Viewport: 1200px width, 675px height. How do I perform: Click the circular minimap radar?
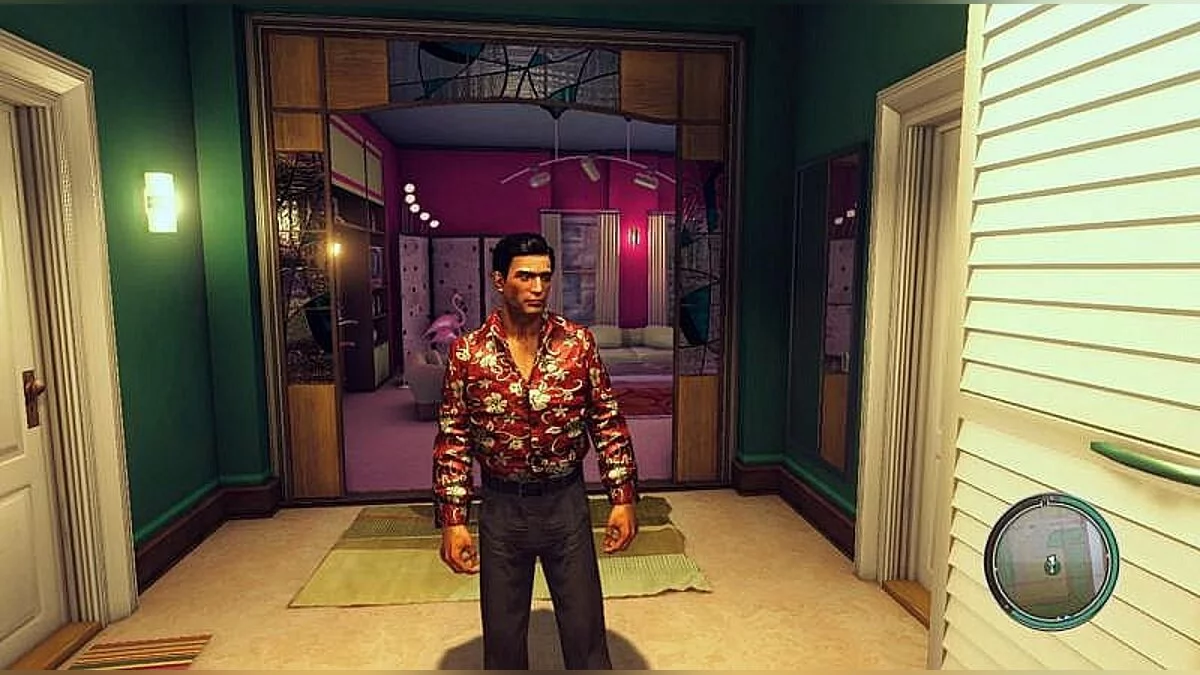[x=1051, y=562]
